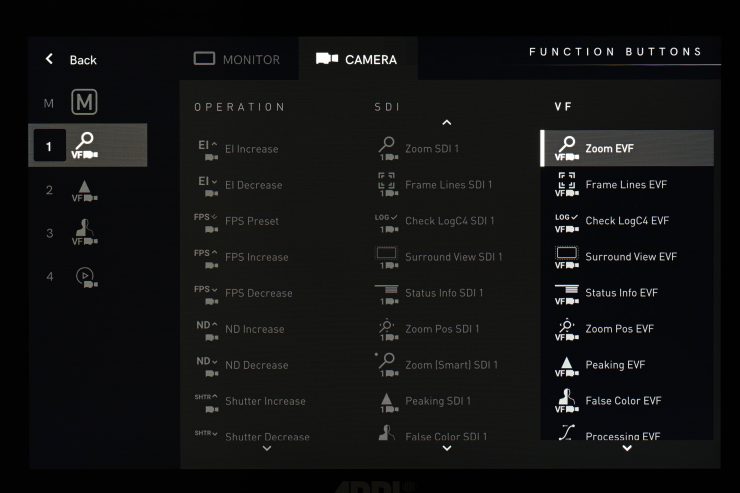Viewport: 740px width, 493px height.
Task: Select function button slot 2 with Peaking
Action: pos(84,190)
